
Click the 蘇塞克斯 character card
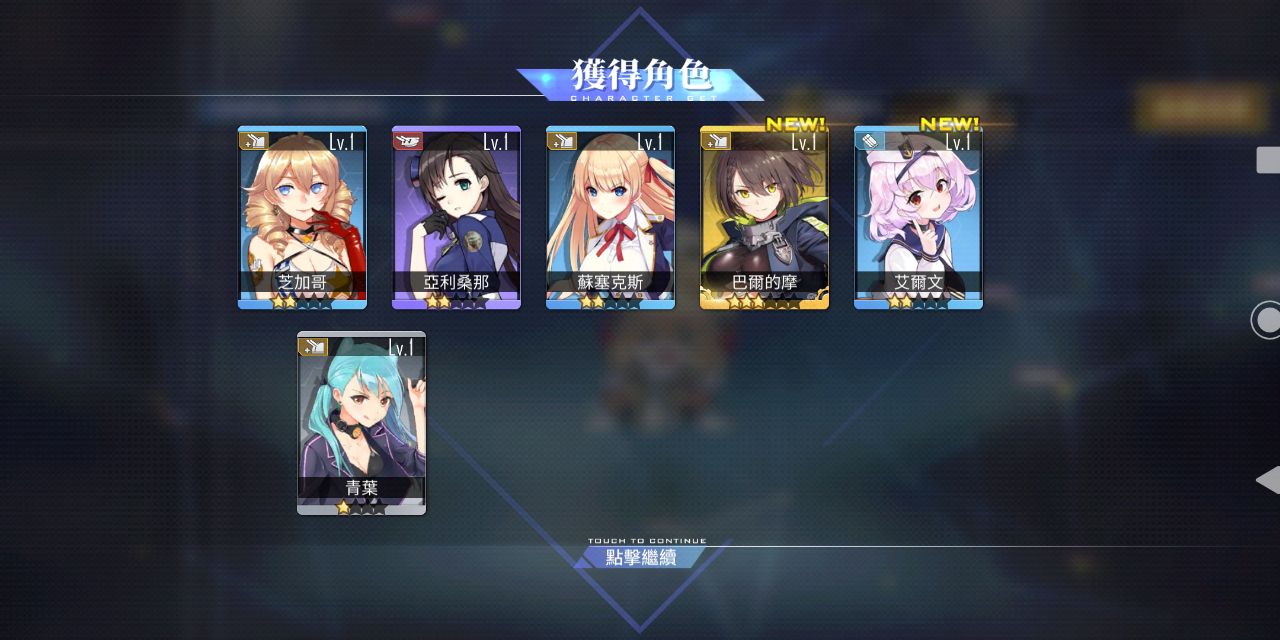coord(610,217)
